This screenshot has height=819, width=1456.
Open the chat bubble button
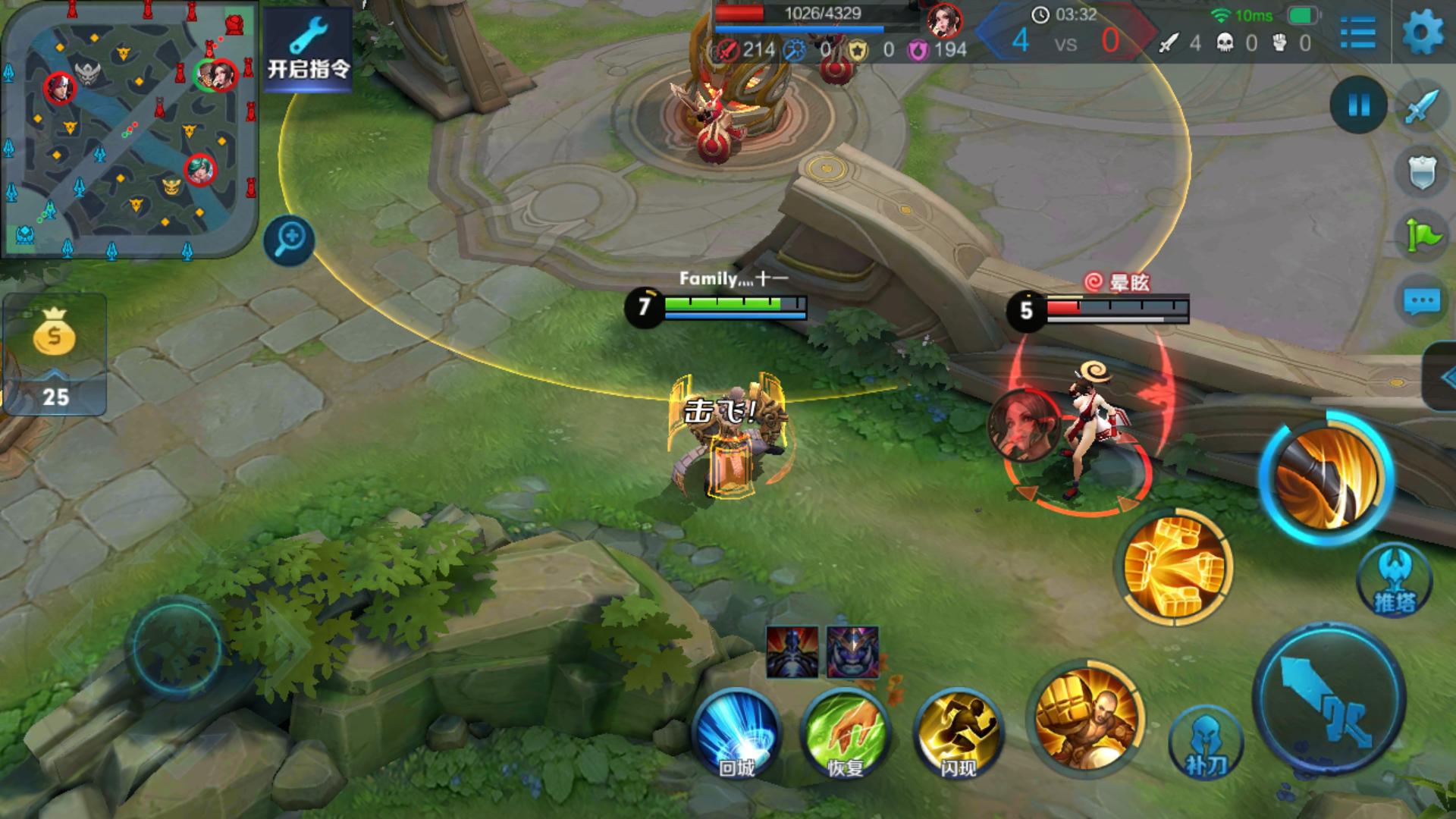(x=1421, y=301)
